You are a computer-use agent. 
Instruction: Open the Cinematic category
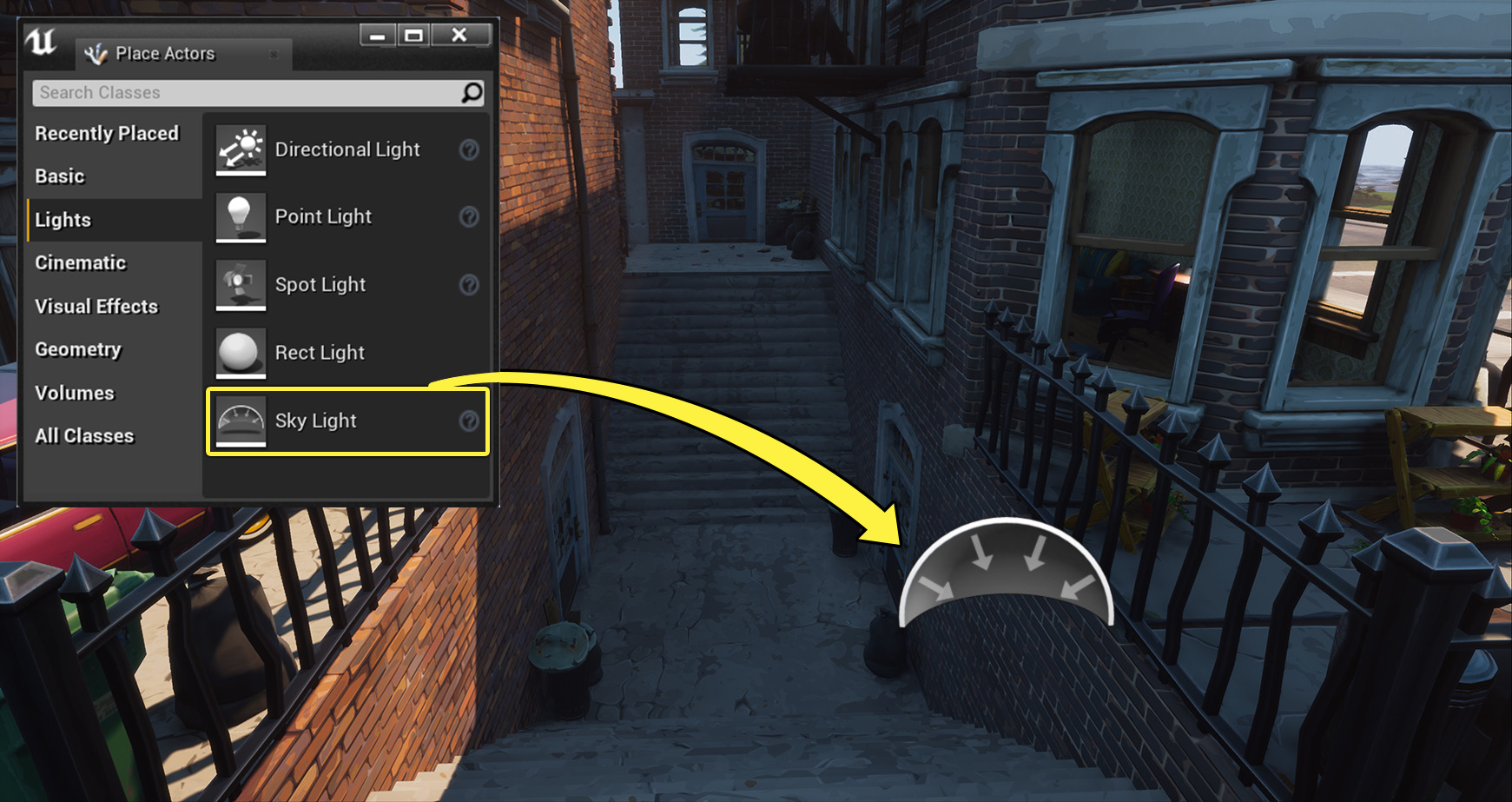(x=79, y=262)
